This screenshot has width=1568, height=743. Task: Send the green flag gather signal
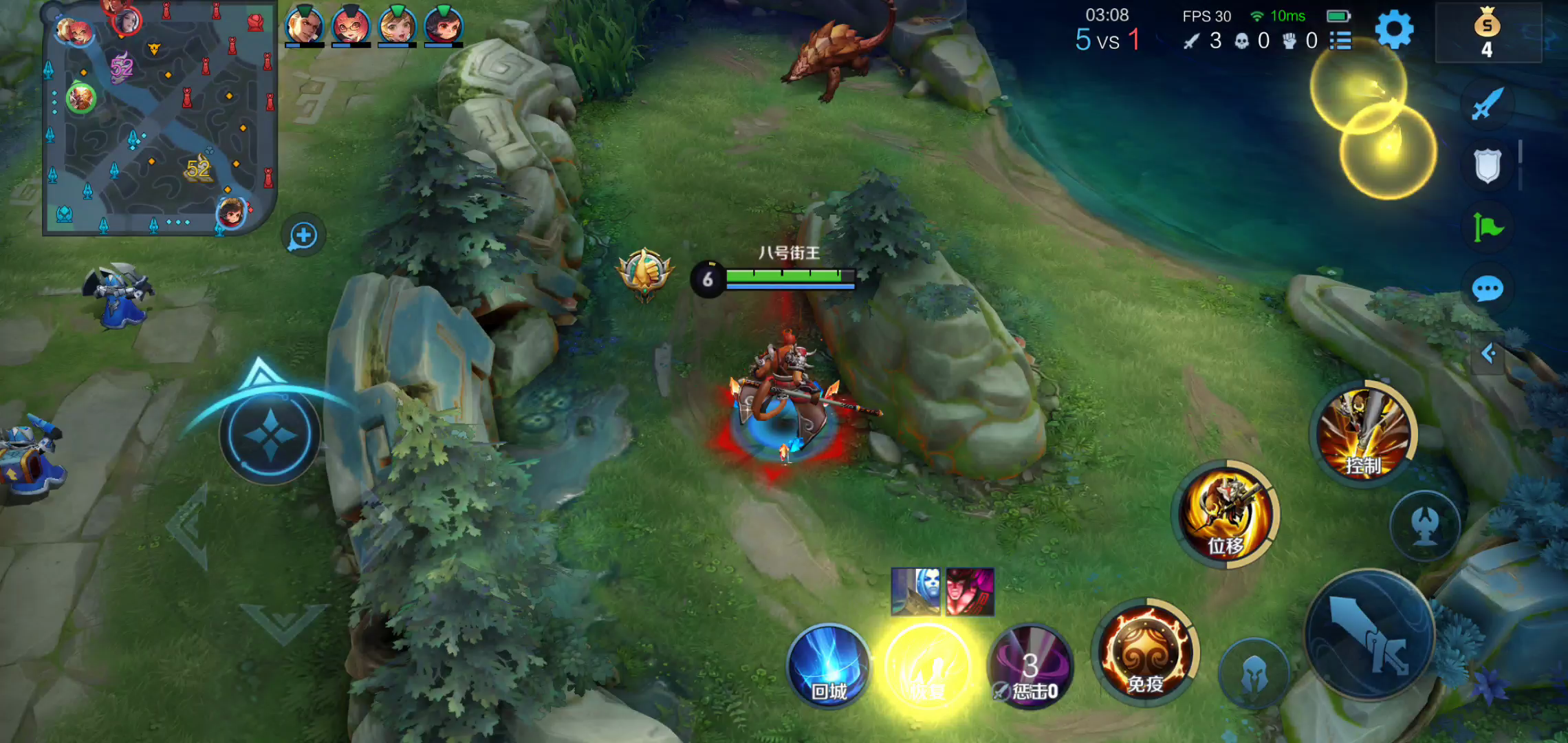(x=1487, y=227)
